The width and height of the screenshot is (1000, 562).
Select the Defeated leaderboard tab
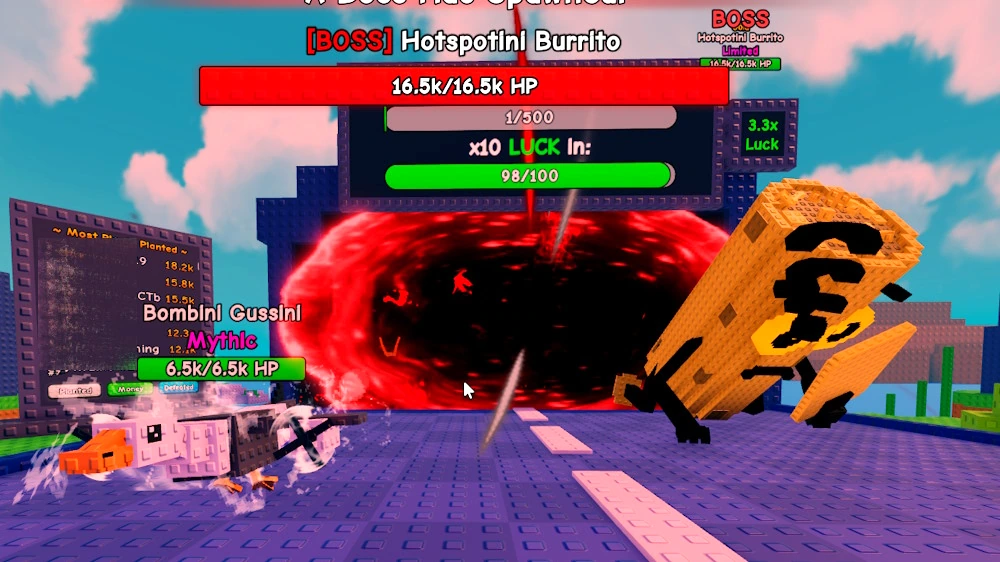[179, 388]
